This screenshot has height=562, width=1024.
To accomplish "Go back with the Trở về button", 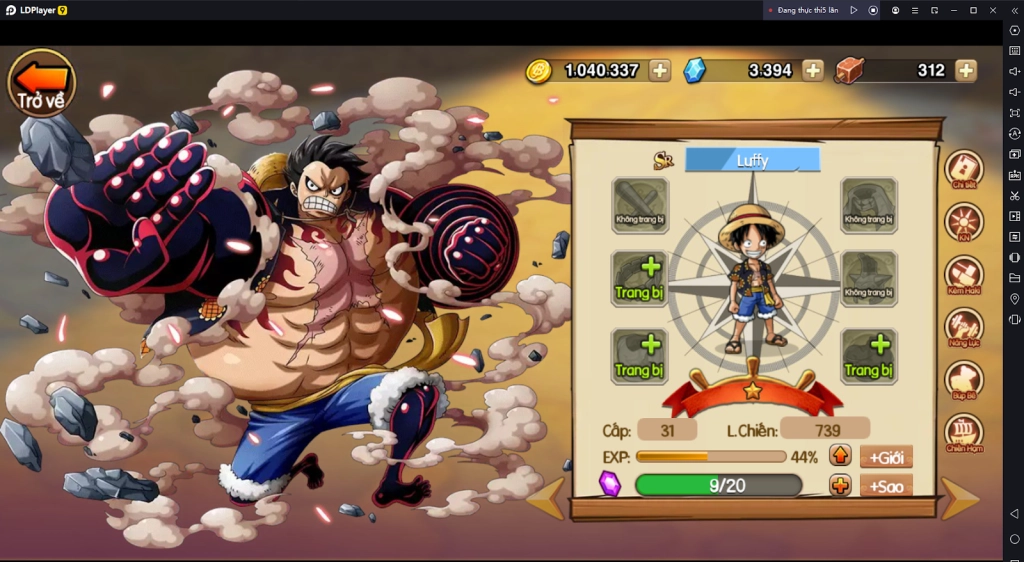I will click(42, 82).
